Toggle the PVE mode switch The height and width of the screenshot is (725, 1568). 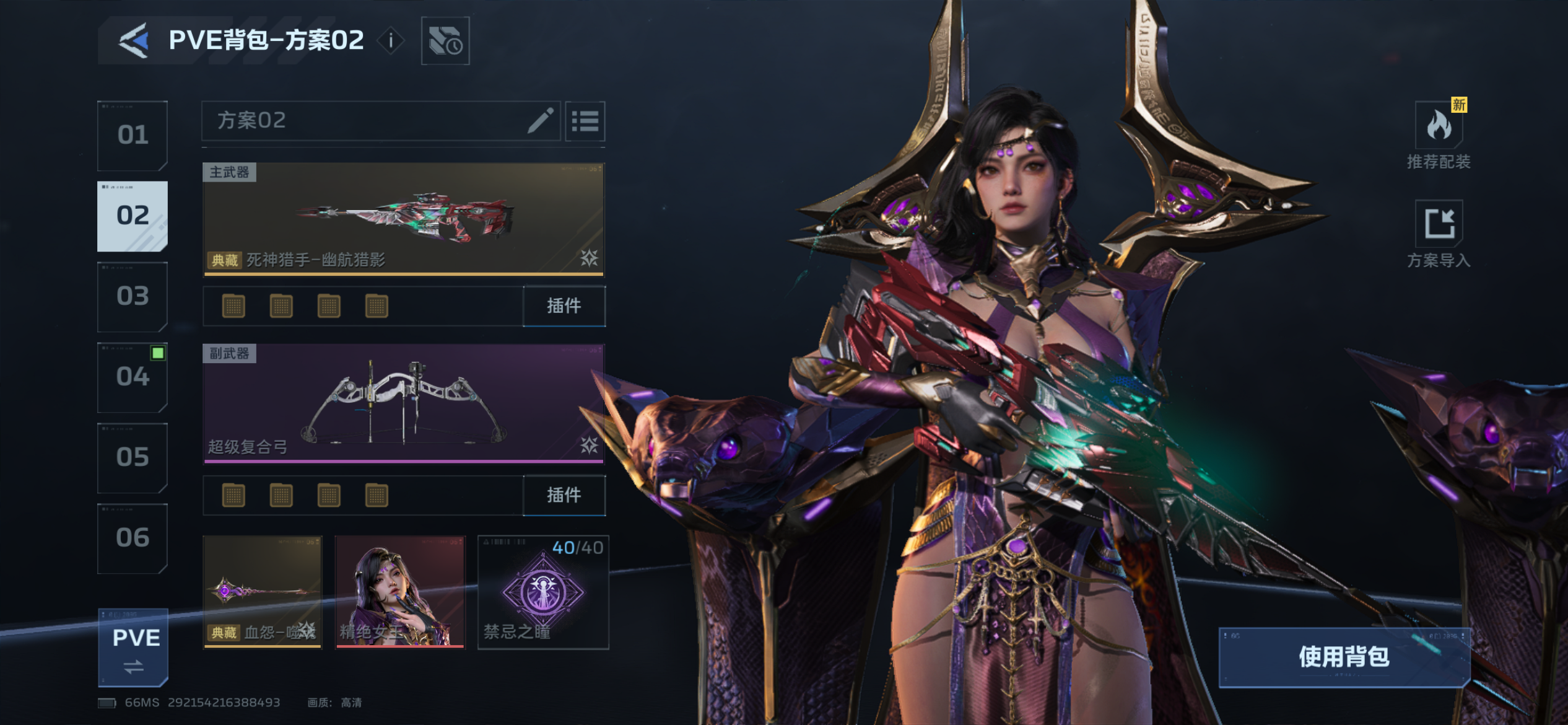[134, 648]
